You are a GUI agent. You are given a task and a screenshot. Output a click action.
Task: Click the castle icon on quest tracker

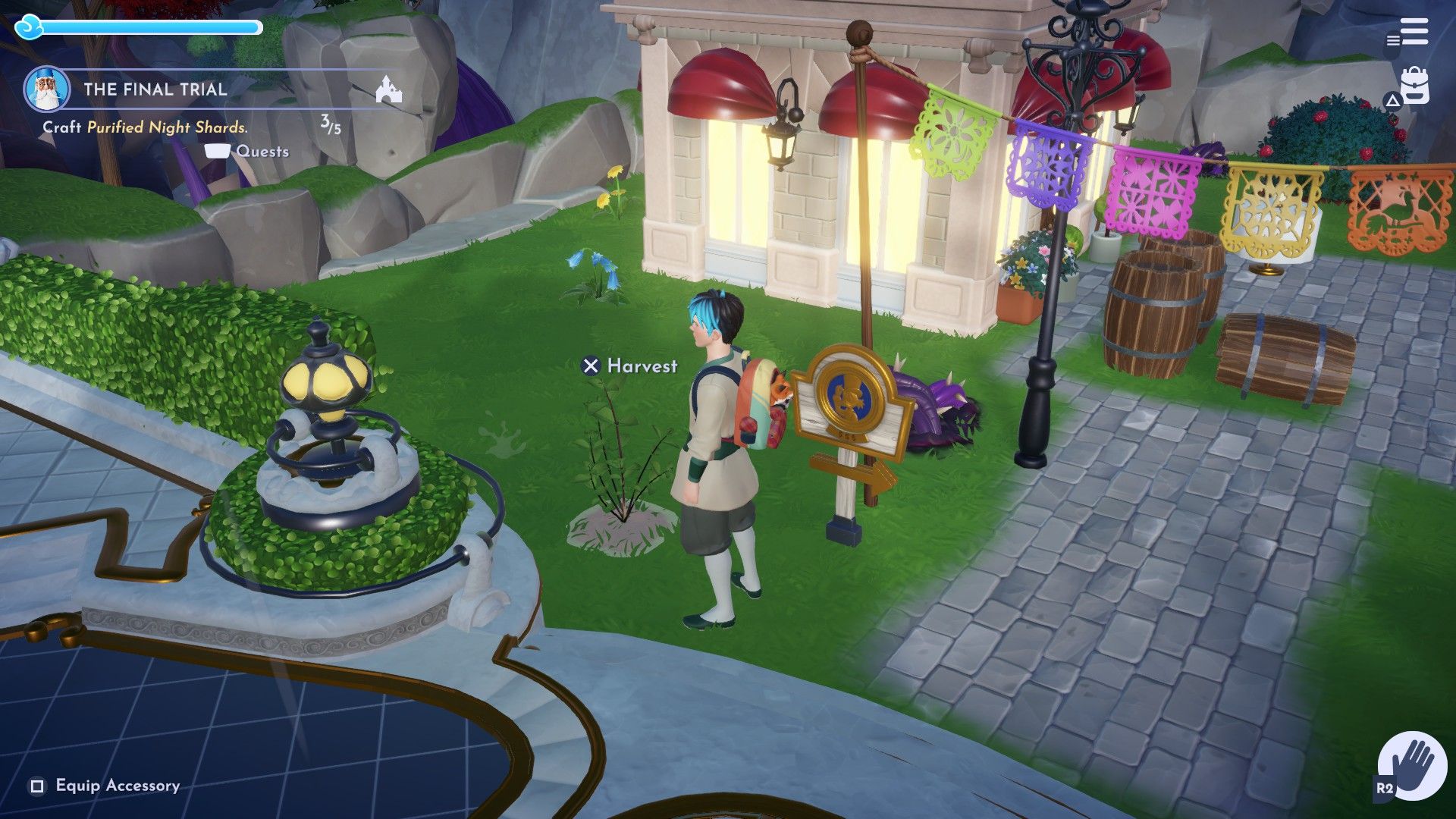(x=389, y=90)
